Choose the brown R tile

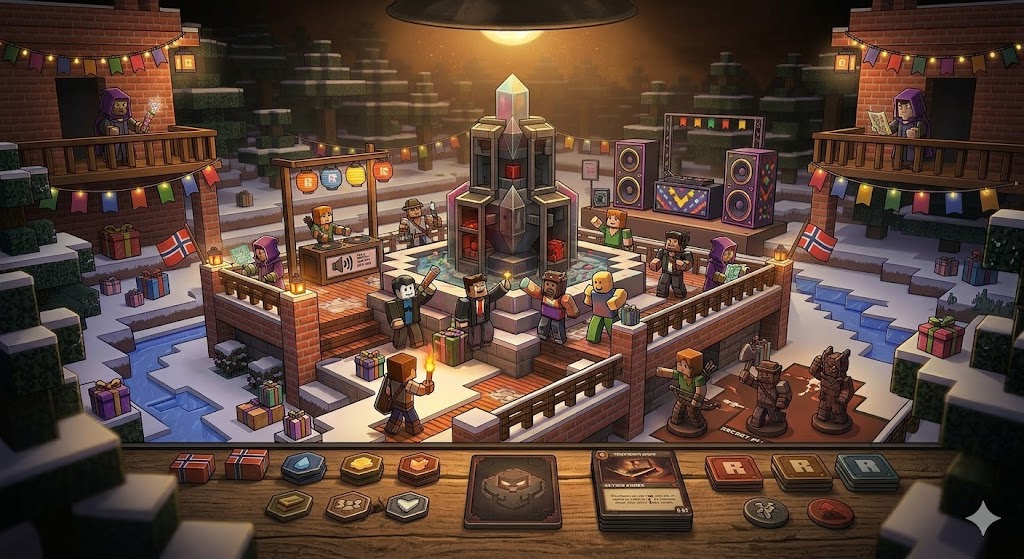[801, 470]
